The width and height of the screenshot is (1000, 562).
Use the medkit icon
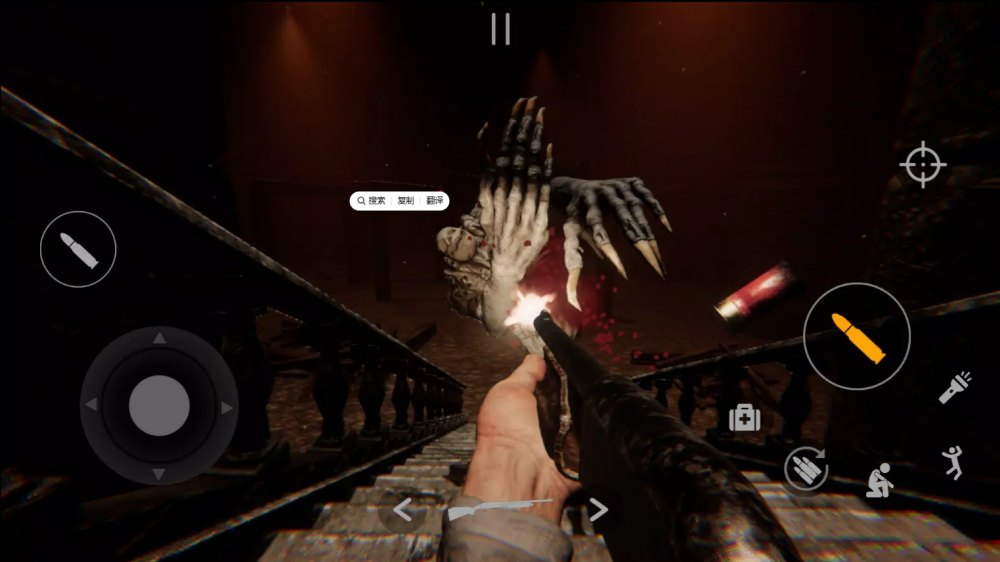(744, 418)
